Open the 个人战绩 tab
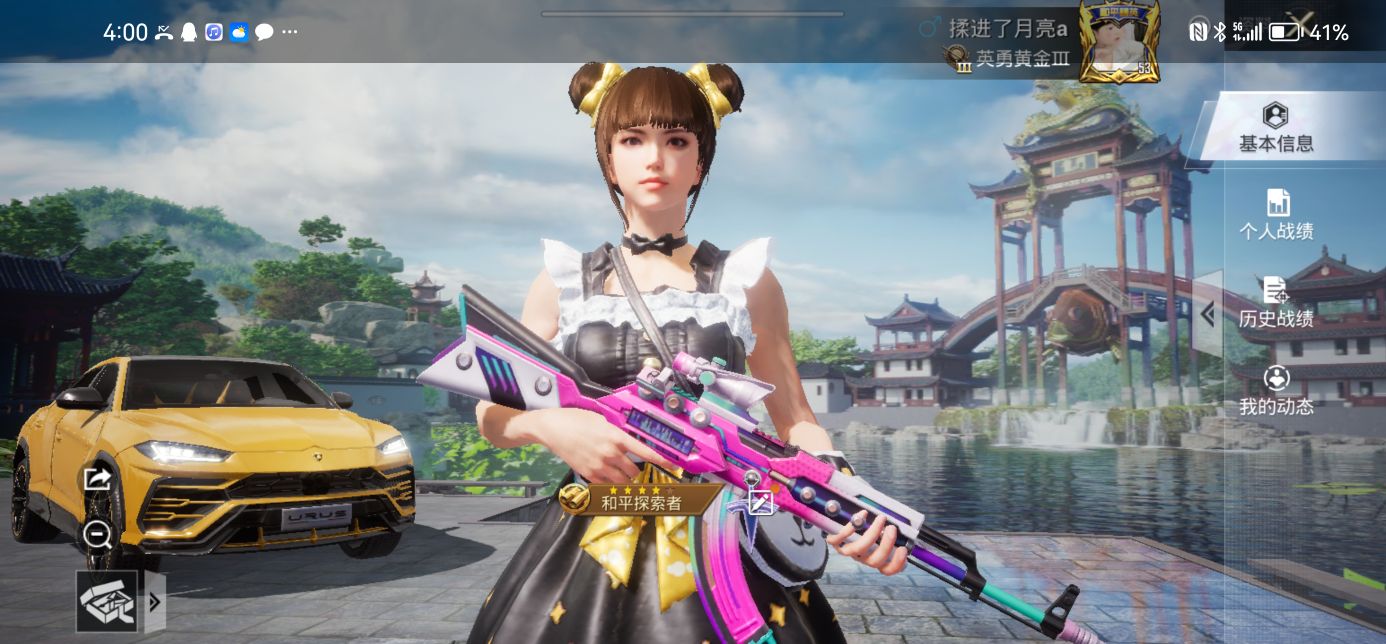 point(1276,215)
